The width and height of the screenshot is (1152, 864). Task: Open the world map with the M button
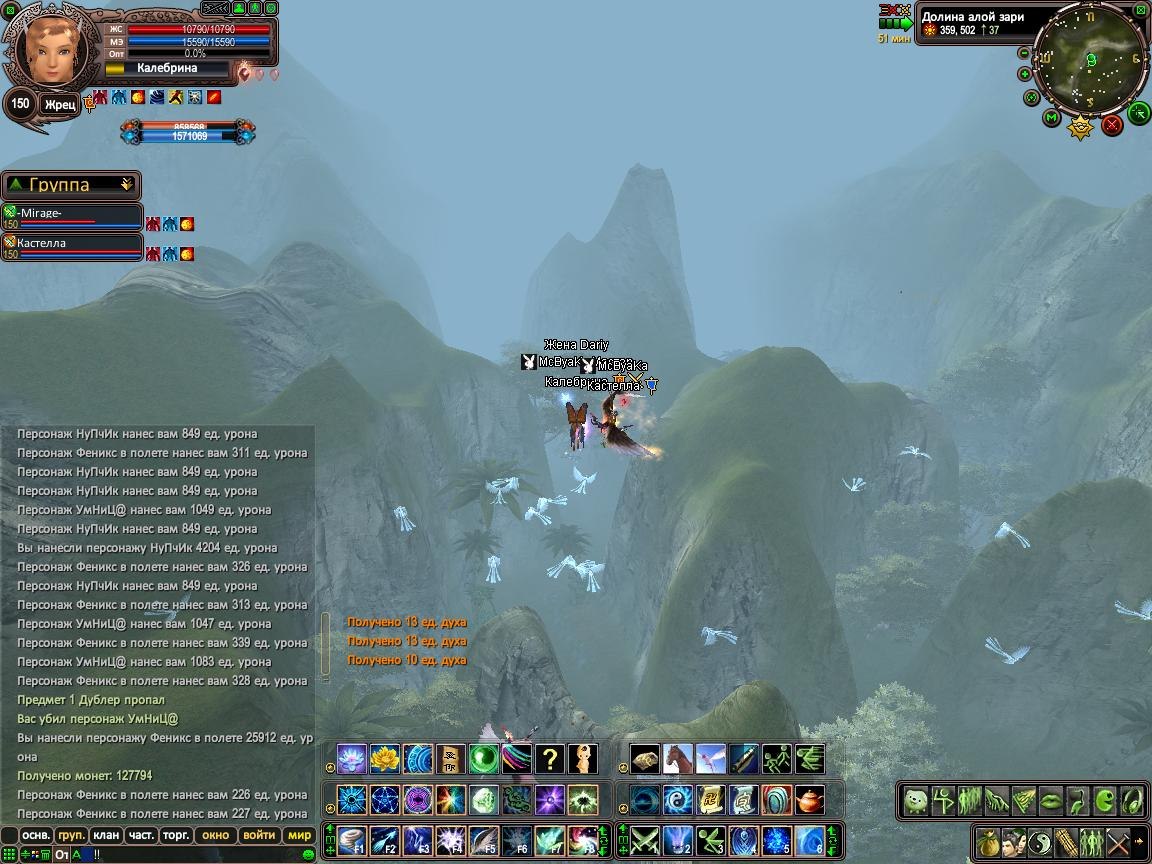(x=1051, y=118)
